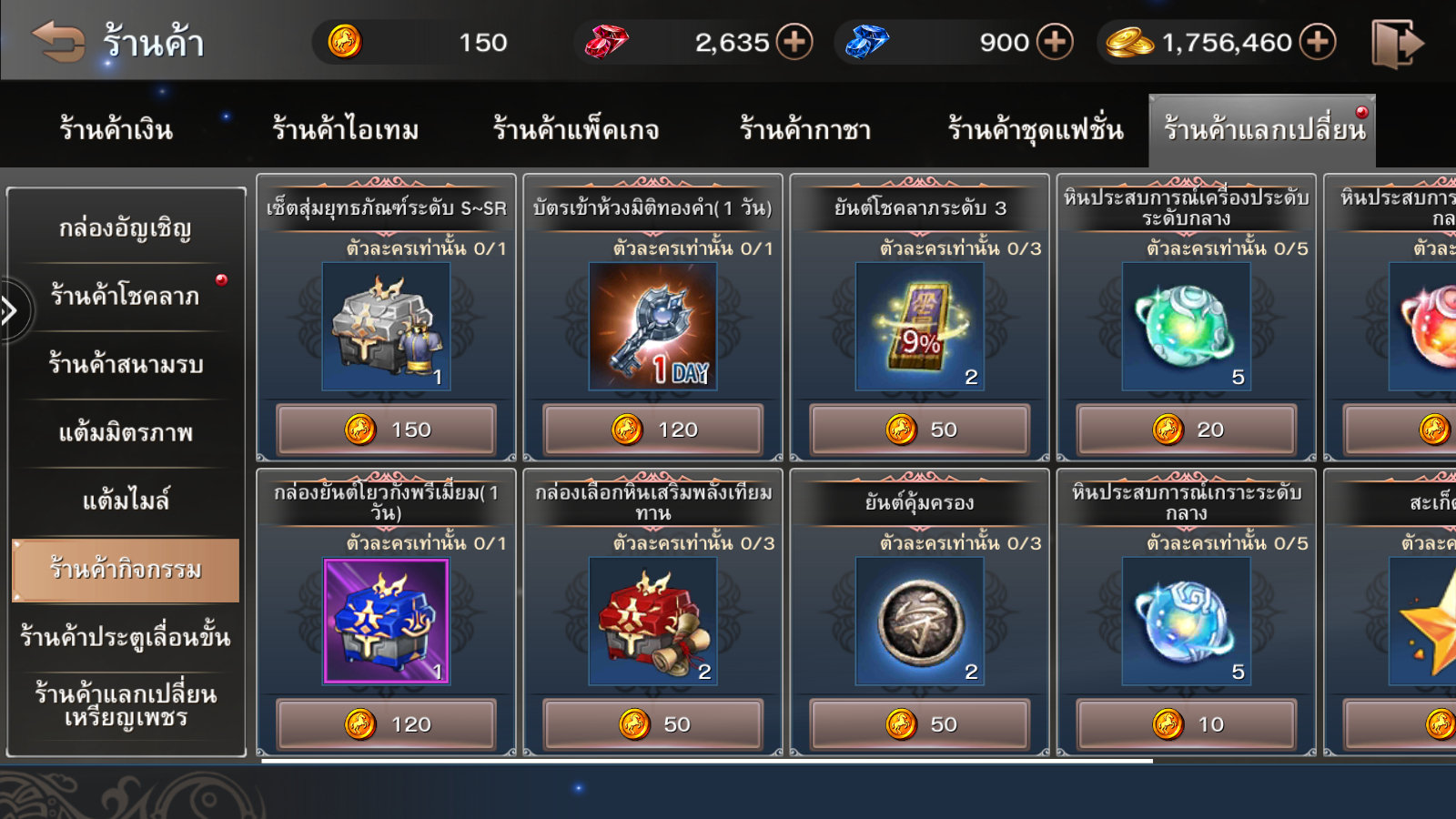Expand the side panel arrow on left edge

click(11, 311)
